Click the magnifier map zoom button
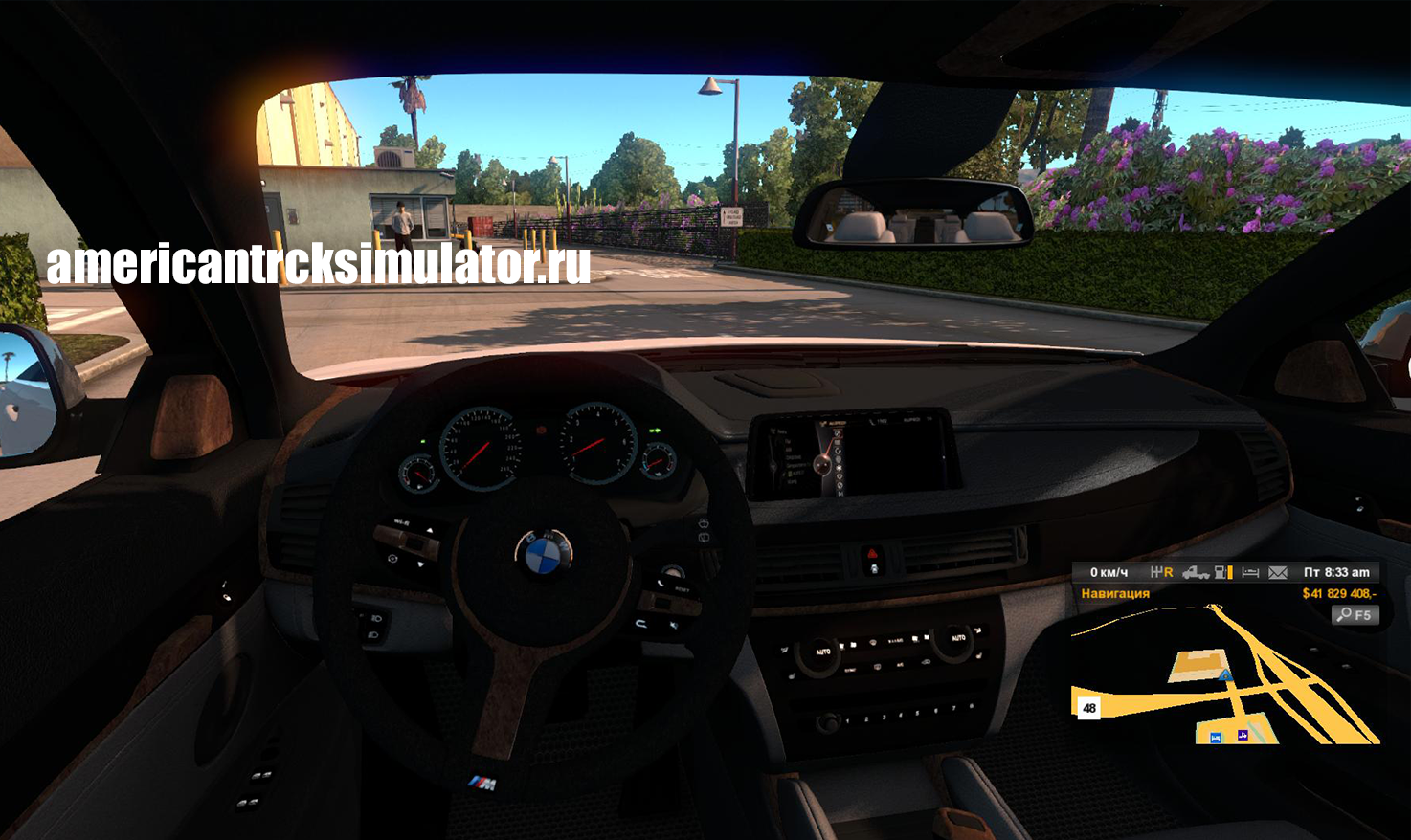Screen dimensions: 1411x840 click(x=1355, y=615)
